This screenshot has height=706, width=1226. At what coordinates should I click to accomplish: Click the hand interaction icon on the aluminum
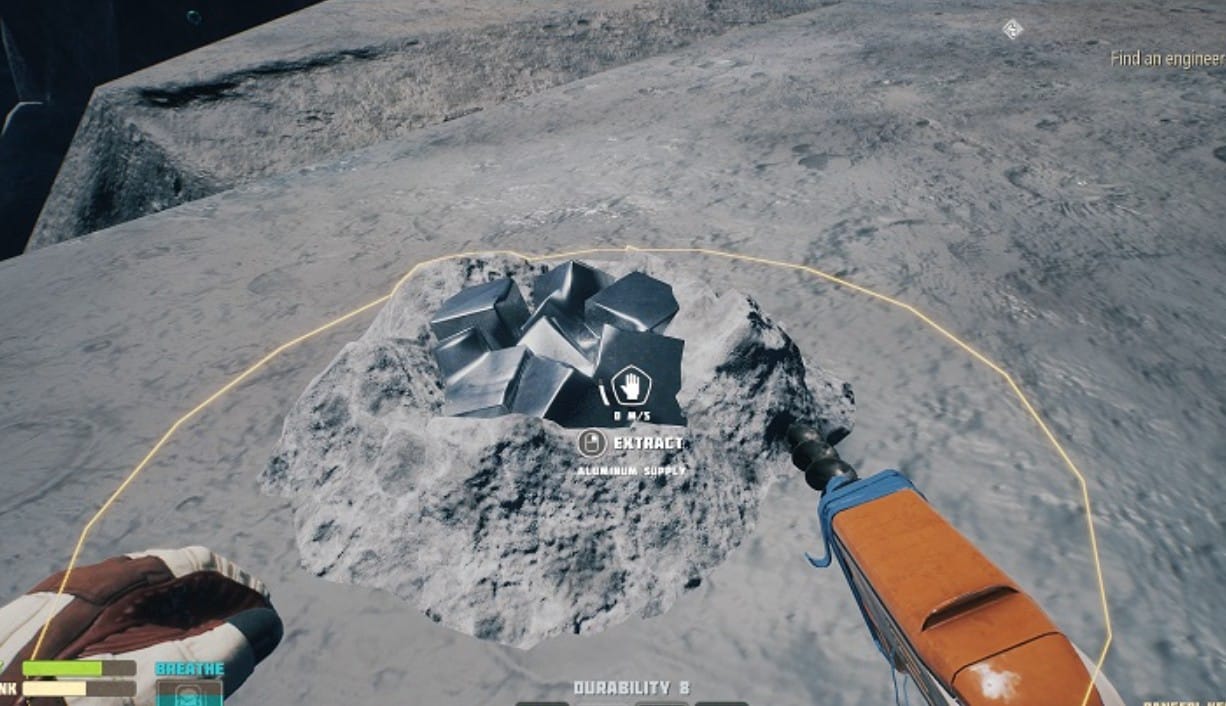[630, 385]
